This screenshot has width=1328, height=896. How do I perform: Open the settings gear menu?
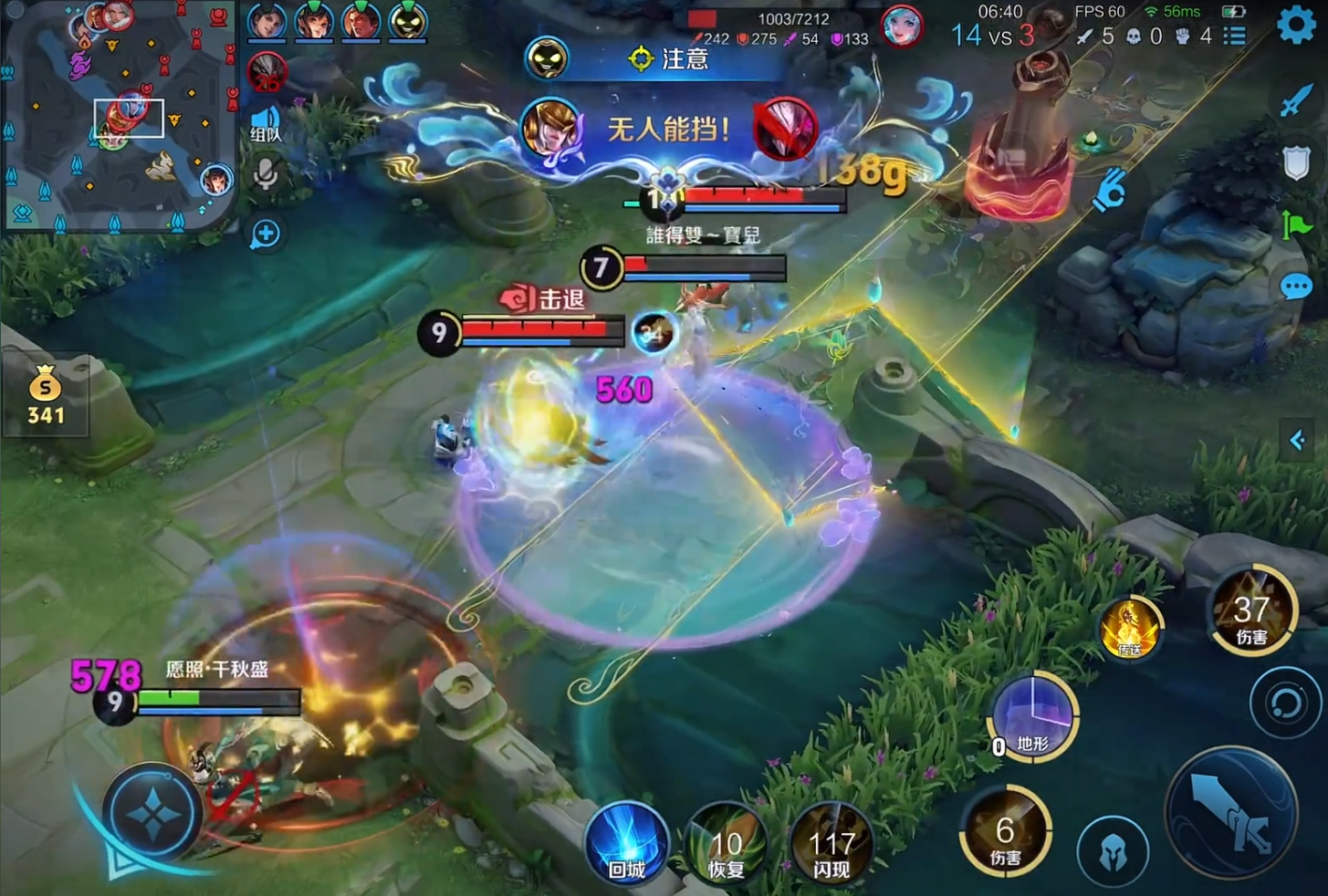coord(1296,26)
